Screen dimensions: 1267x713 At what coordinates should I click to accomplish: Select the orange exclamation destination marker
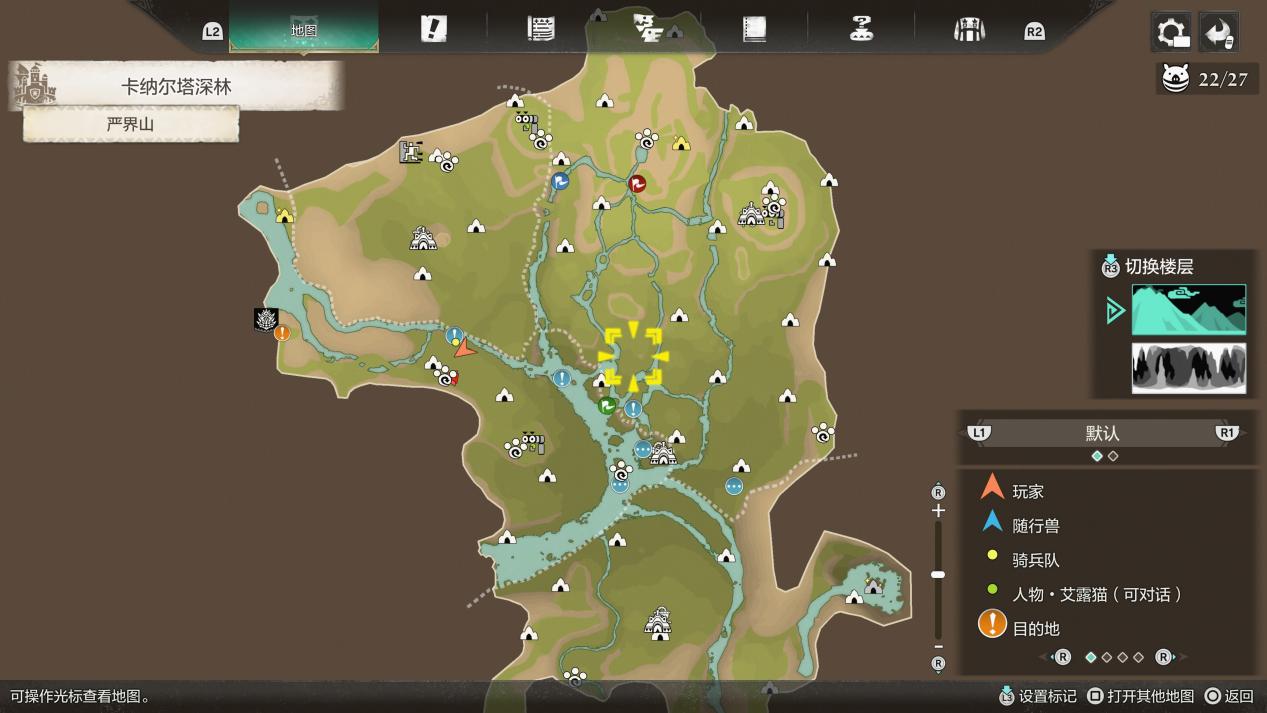[282, 333]
